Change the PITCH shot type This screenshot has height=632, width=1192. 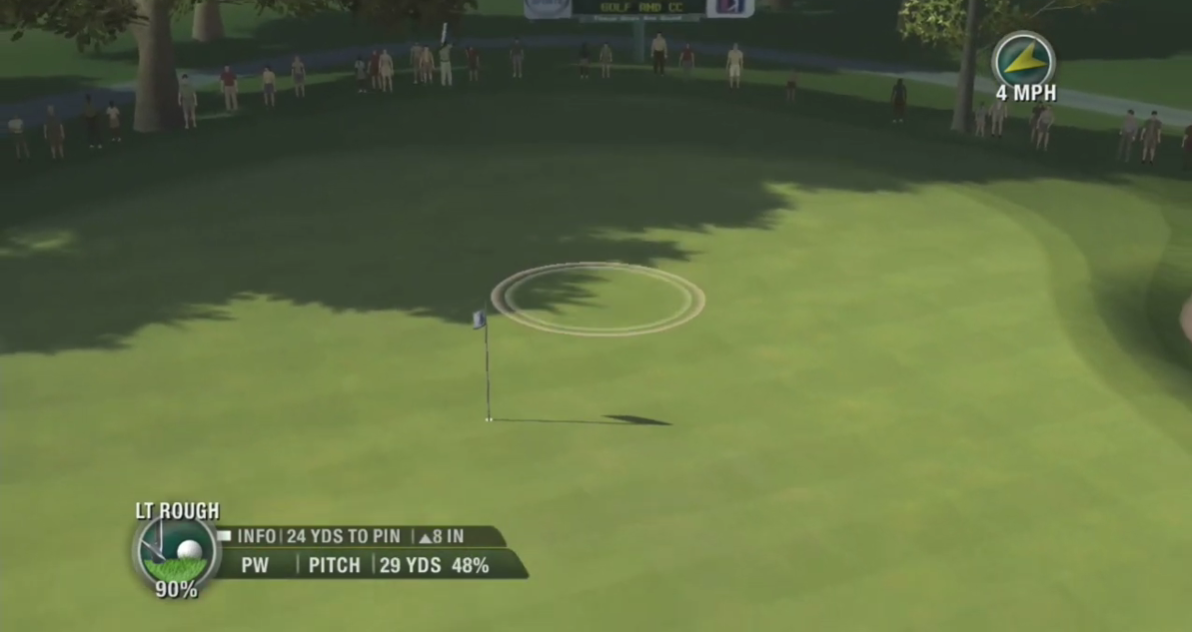(334, 565)
